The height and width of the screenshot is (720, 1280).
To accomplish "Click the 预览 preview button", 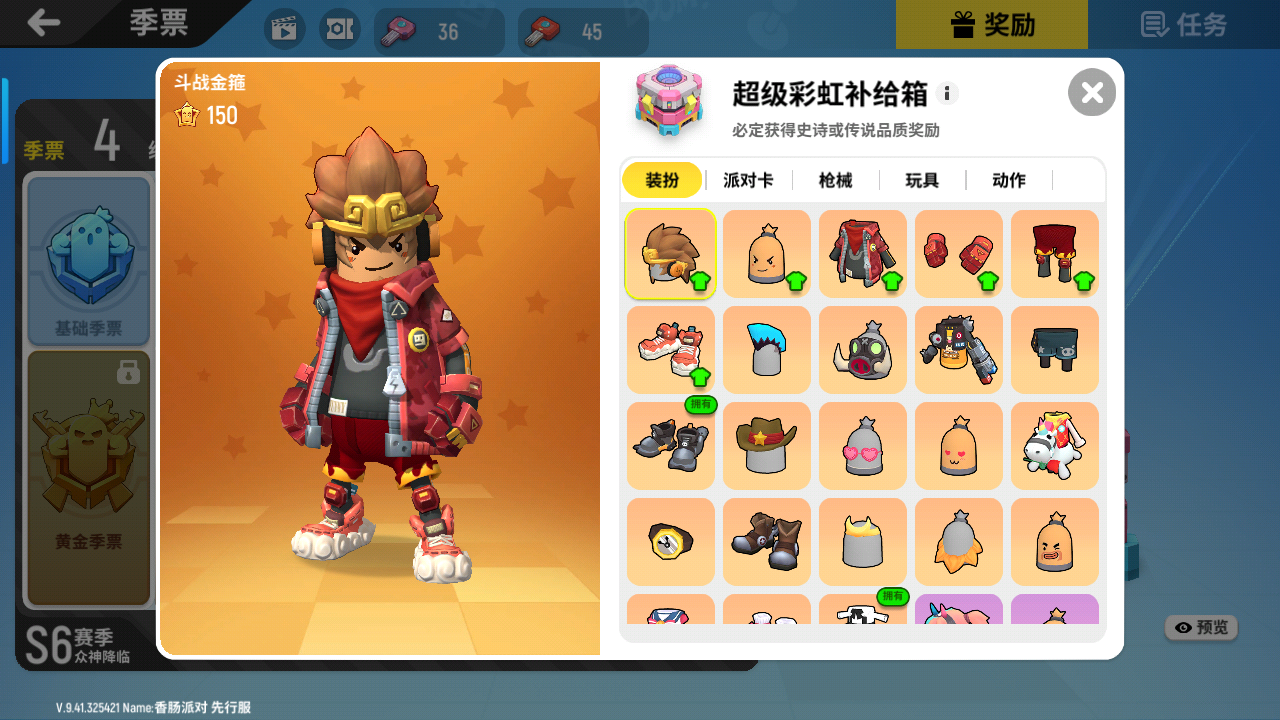I will click(x=1200, y=627).
